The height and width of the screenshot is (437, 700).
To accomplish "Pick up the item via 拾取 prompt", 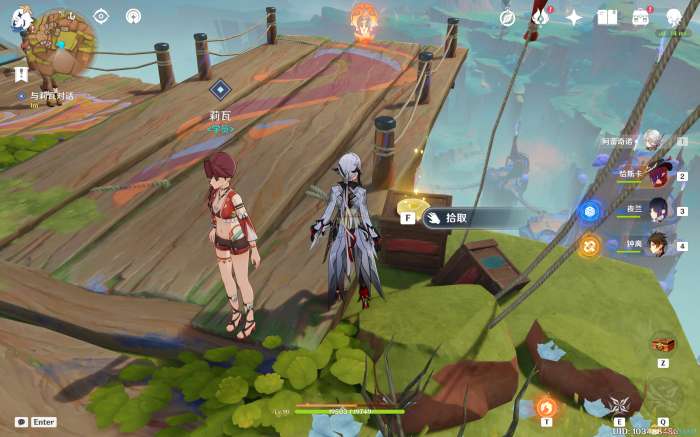I will [x=456, y=217].
